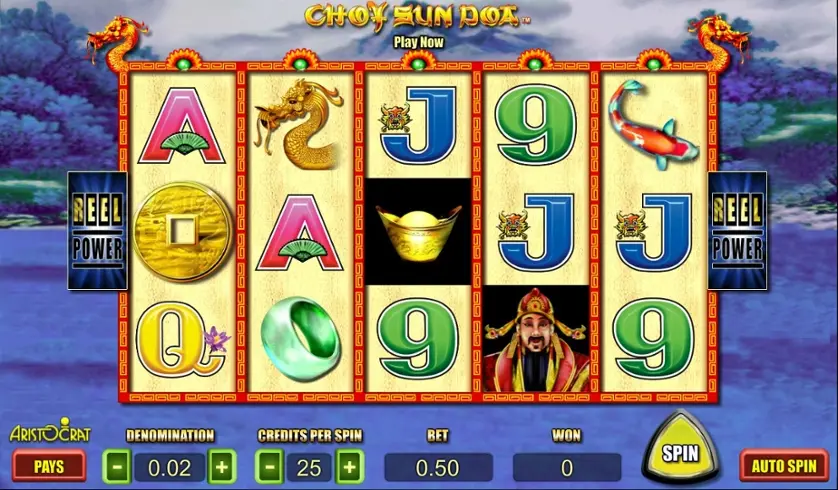The width and height of the screenshot is (838, 490).
Task: Raise credits per spin with plus
Action: point(349,467)
